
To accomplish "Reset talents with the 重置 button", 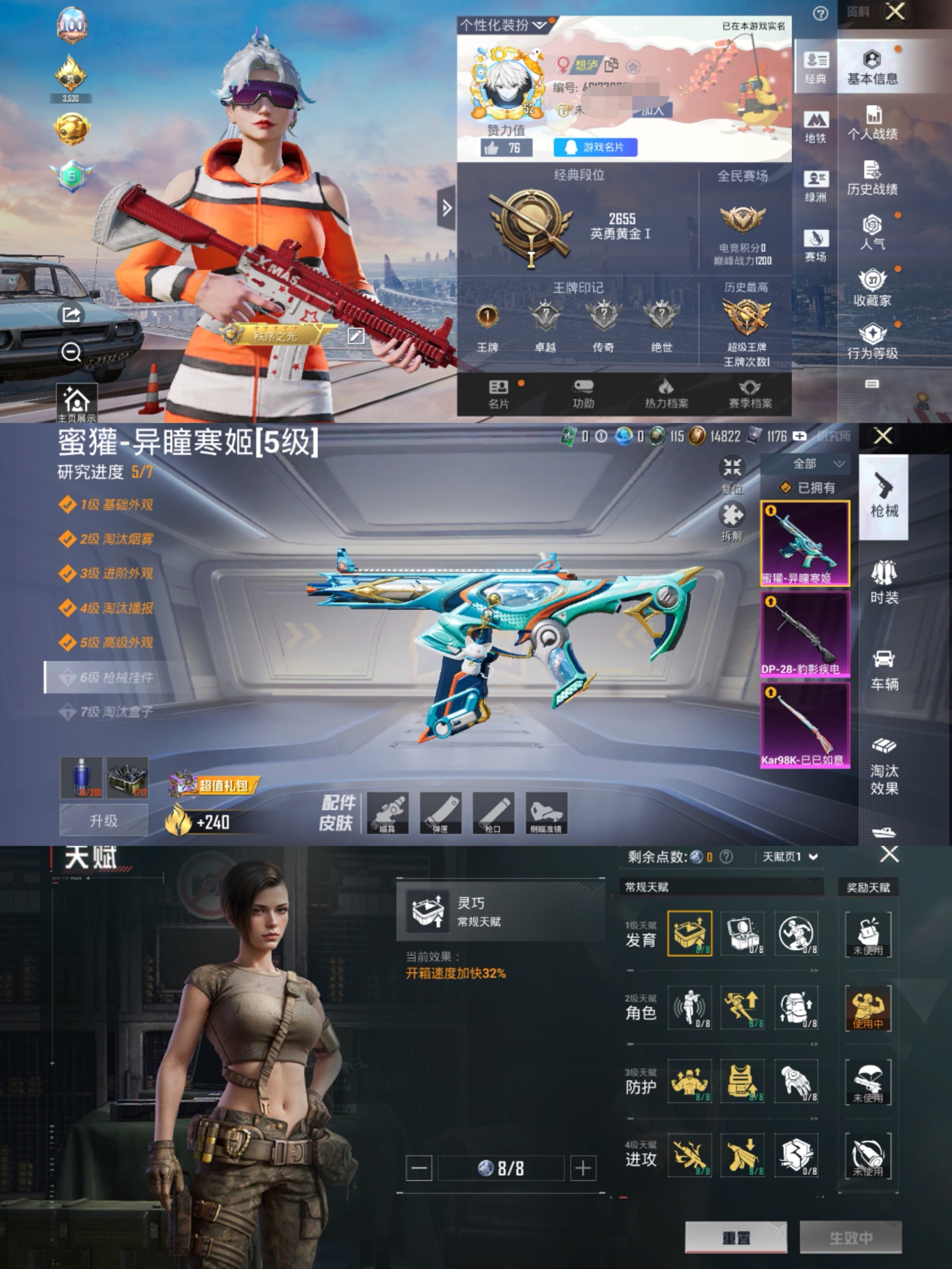I will 736,1237.
